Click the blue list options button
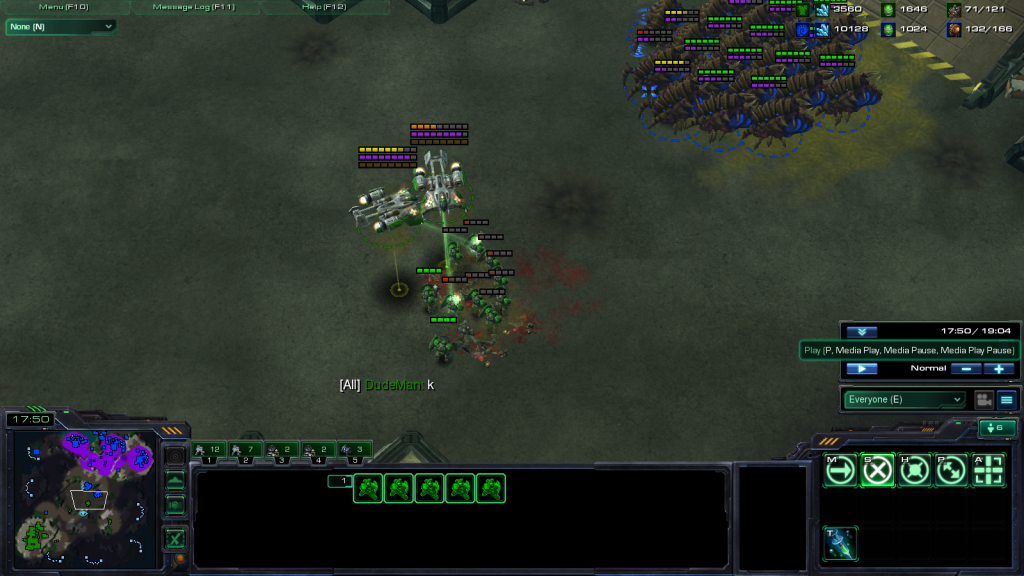 point(1006,400)
